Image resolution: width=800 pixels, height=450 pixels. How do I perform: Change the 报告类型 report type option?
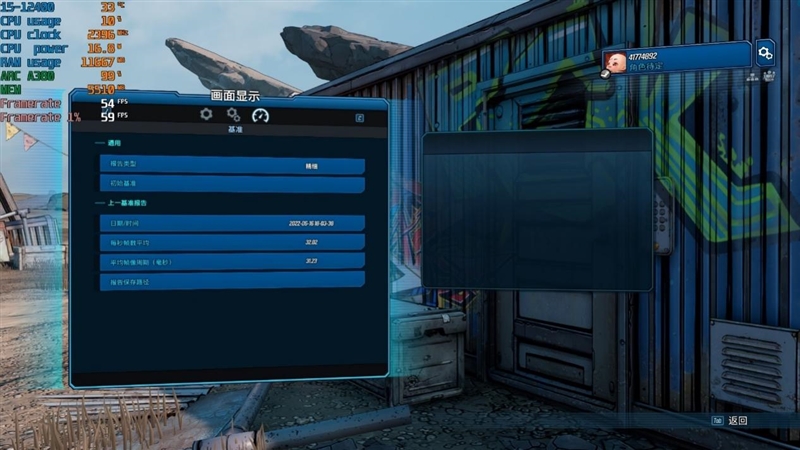[231, 166]
